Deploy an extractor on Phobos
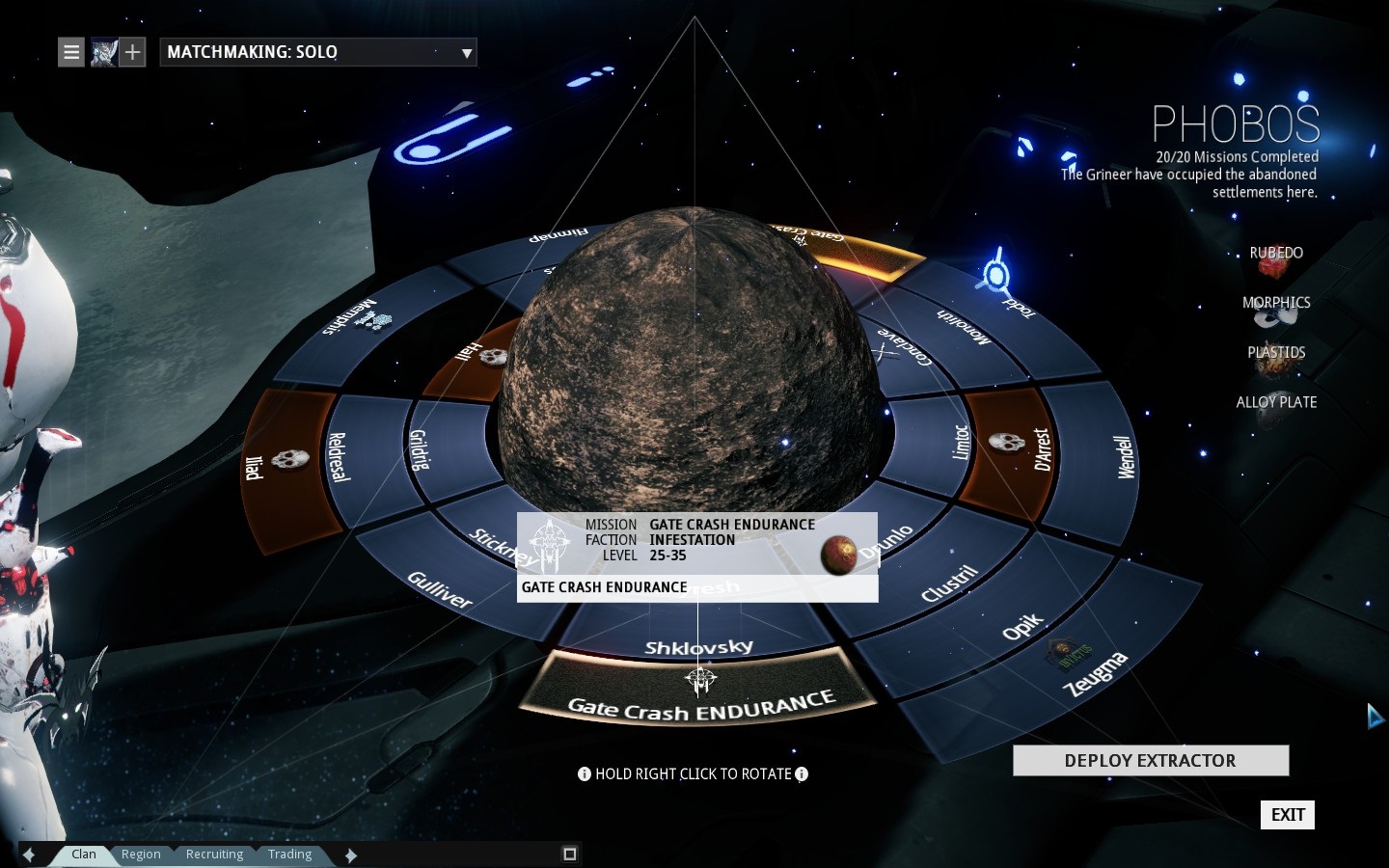The height and width of the screenshot is (868, 1389). click(x=1150, y=761)
